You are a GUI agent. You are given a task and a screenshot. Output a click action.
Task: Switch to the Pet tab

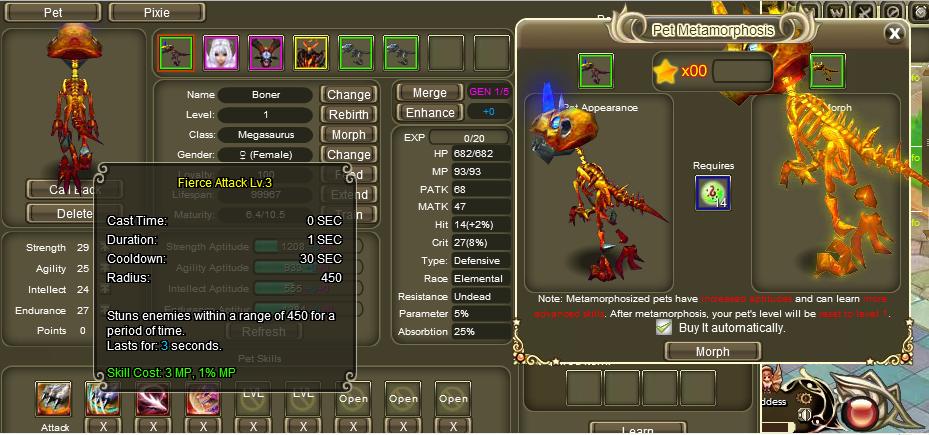[x=53, y=13]
